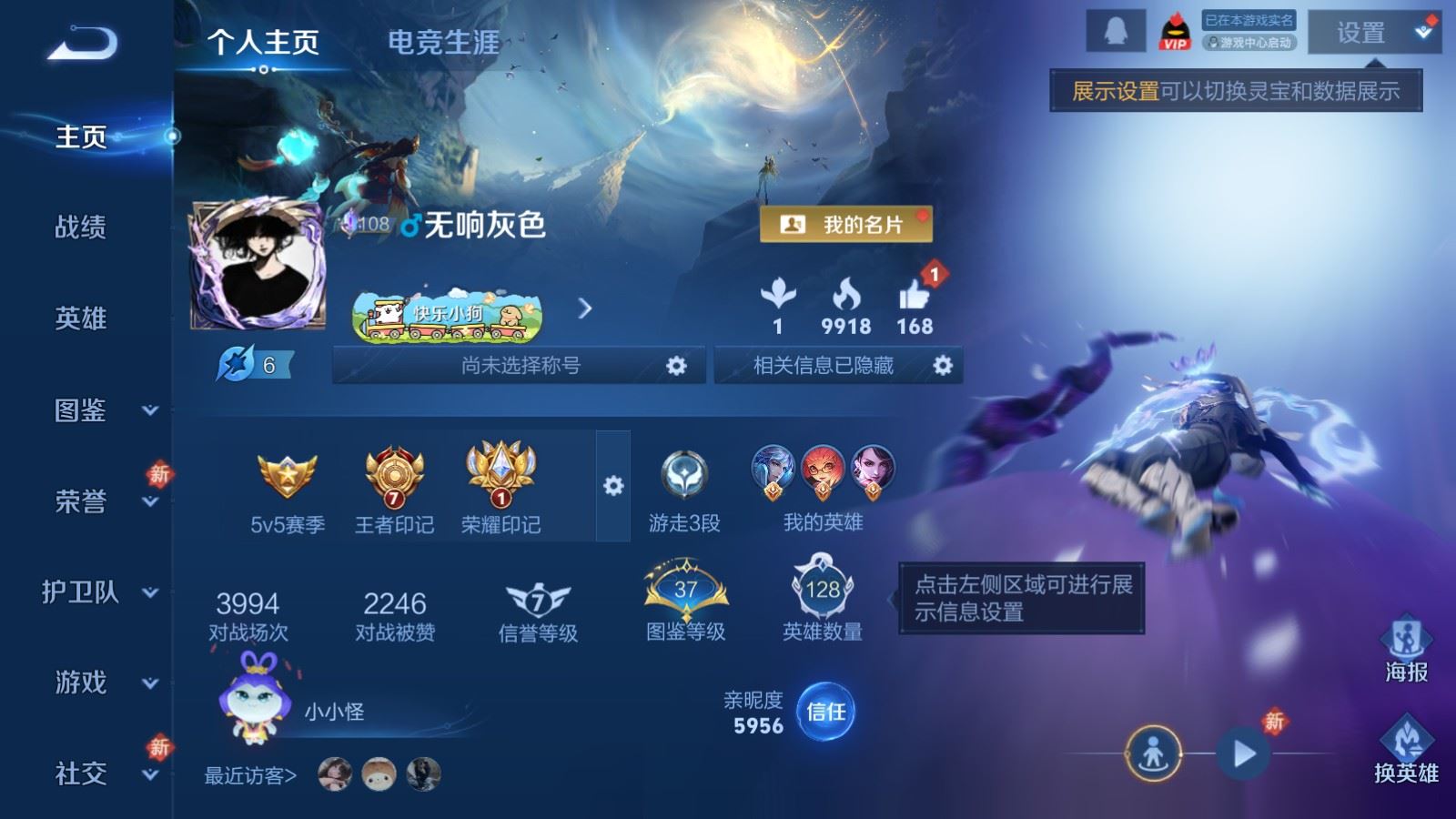This screenshot has width=1456, height=819.
Task: Open the 荣誉 honor section in the sidebar
Action: tap(80, 501)
